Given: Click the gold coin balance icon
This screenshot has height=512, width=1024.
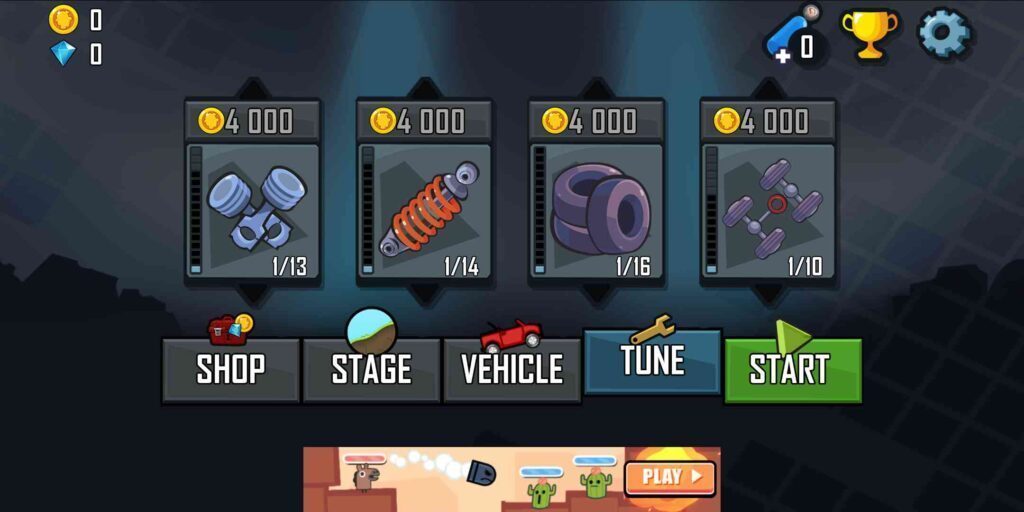Looking at the screenshot, I should coord(63,19).
